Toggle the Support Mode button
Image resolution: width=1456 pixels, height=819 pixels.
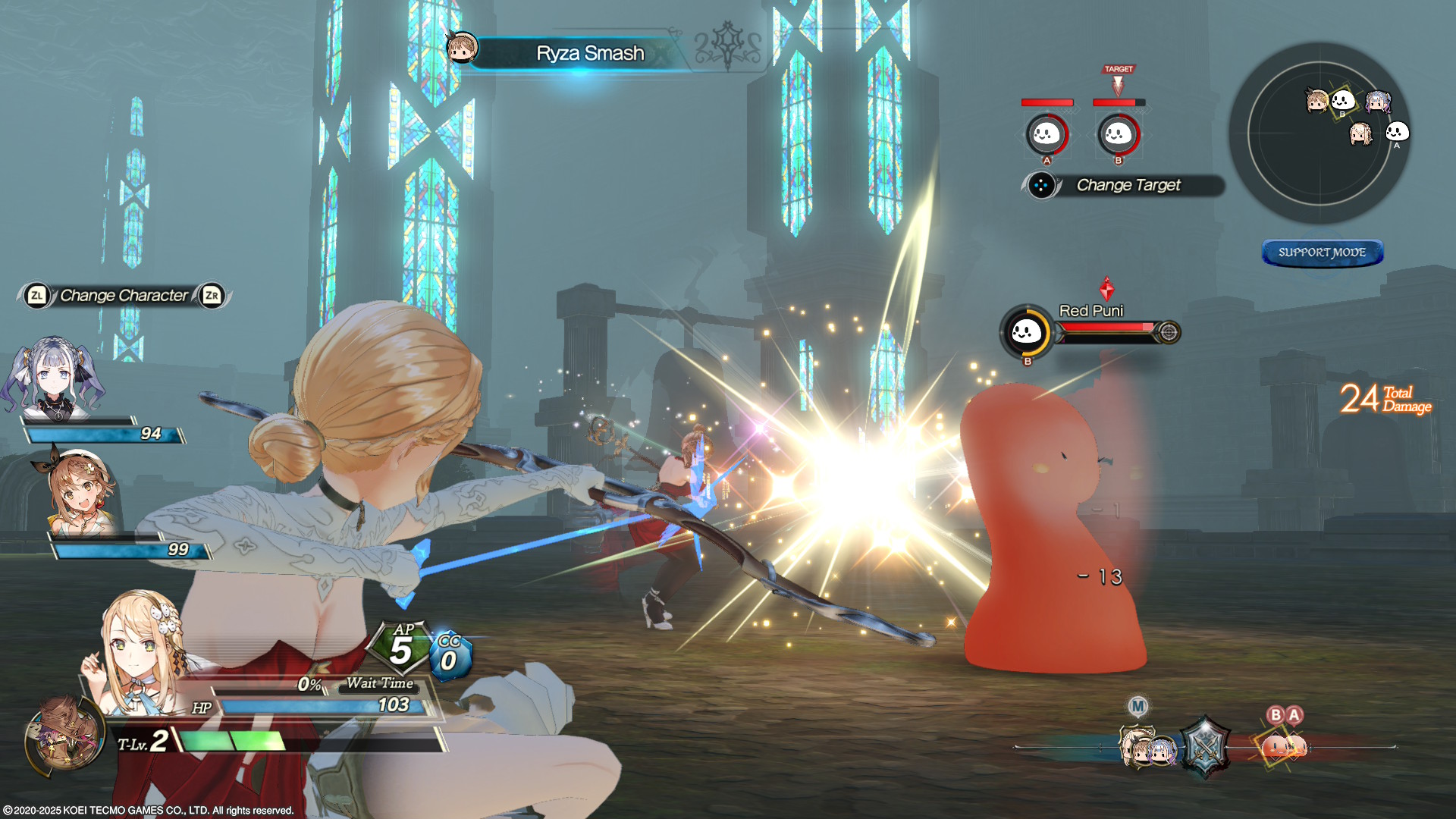[1322, 253]
